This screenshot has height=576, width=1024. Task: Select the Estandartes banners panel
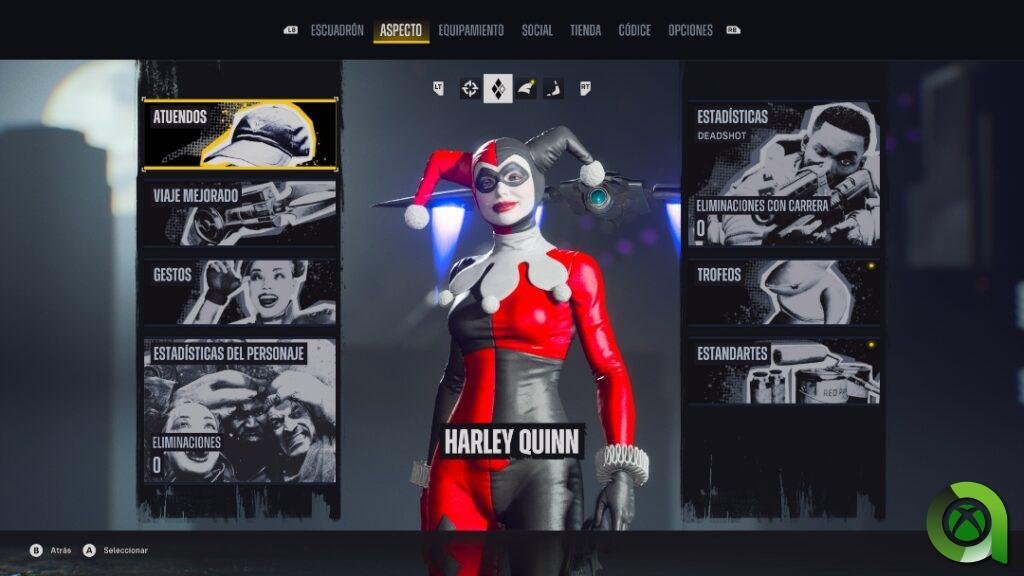click(783, 370)
